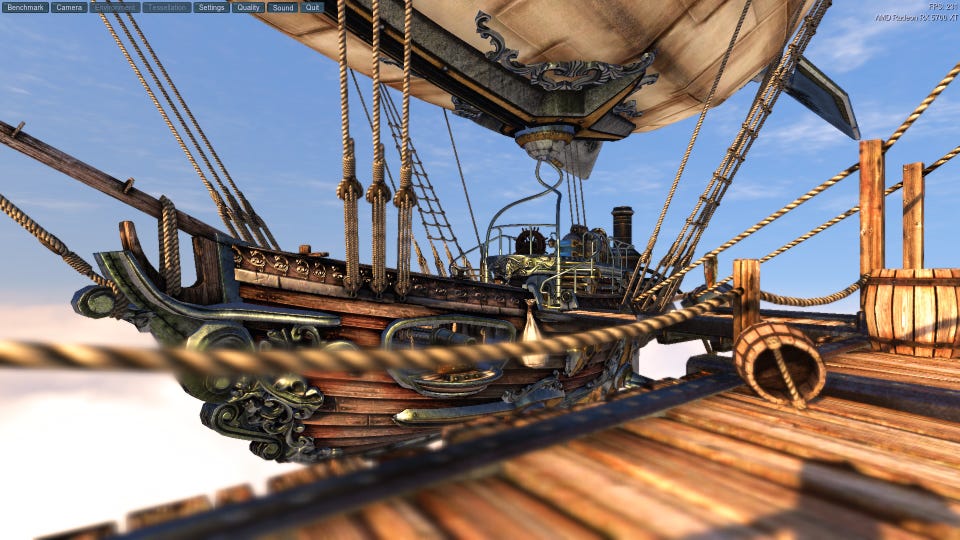
Task: Select the dimmed Tessellation button
Action: coord(167,7)
